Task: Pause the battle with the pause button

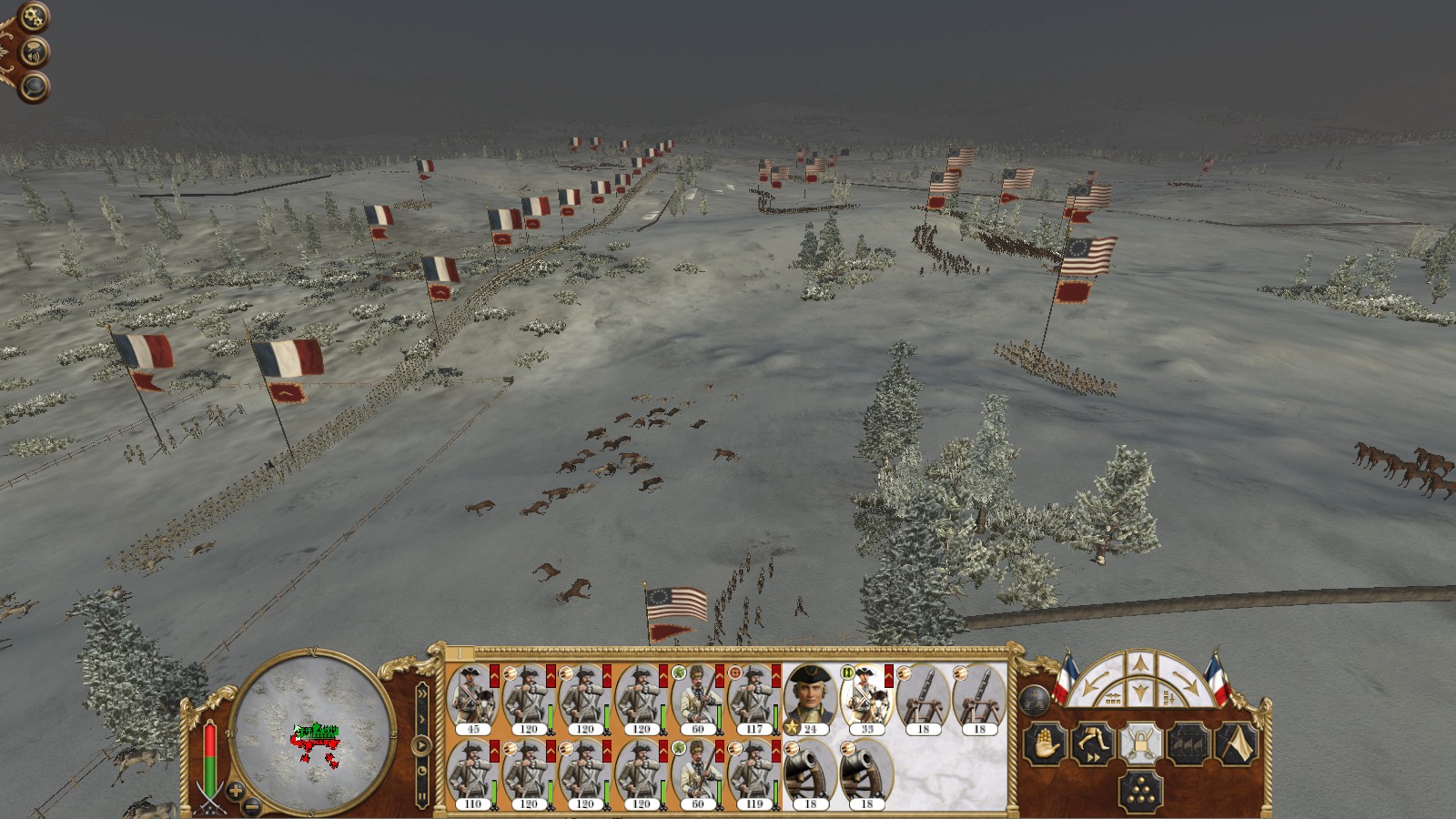Action: click(x=422, y=797)
